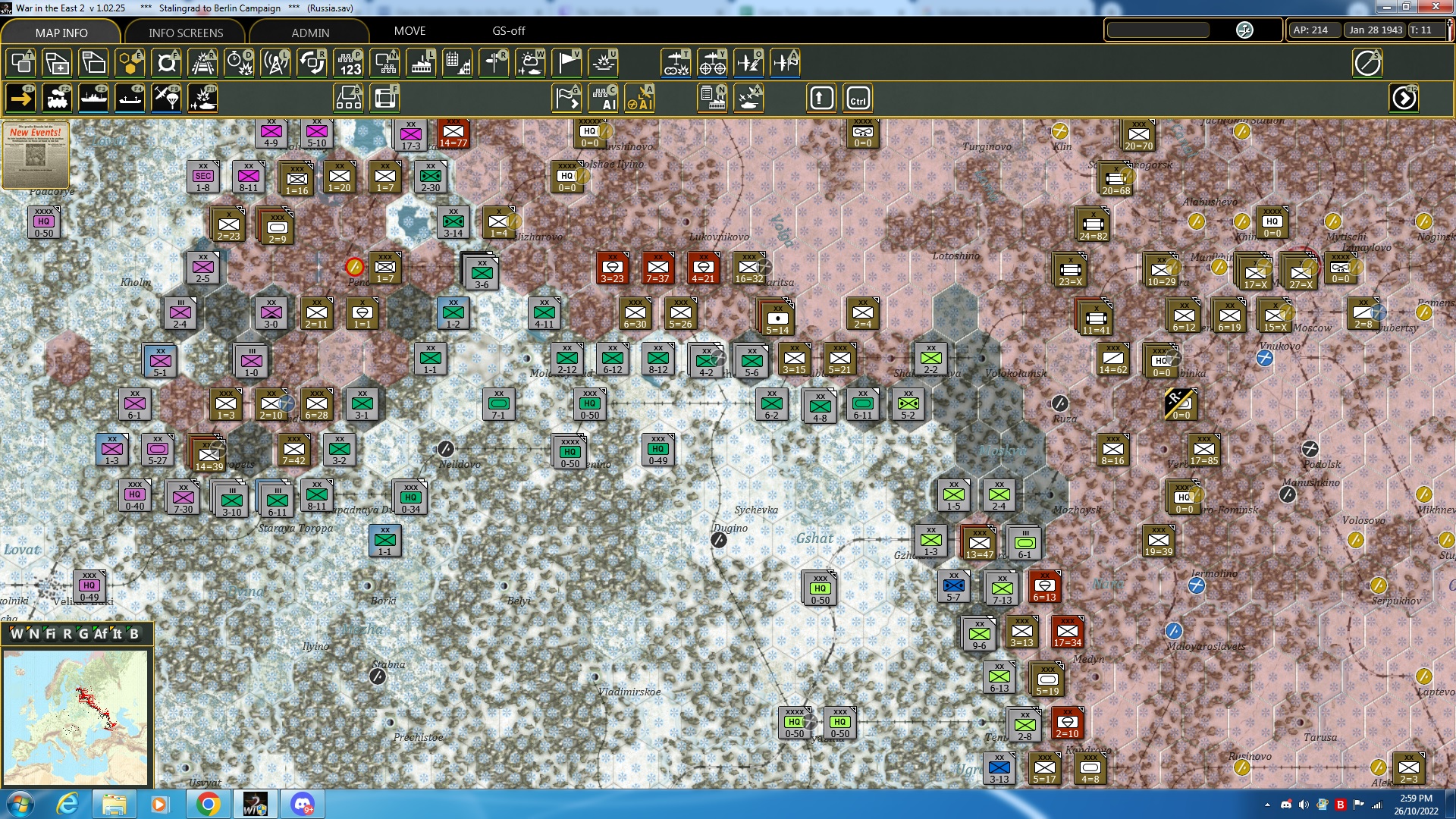
Task: Select air transfer paradrop mode (F9 icon)
Action: [x=166, y=97]
